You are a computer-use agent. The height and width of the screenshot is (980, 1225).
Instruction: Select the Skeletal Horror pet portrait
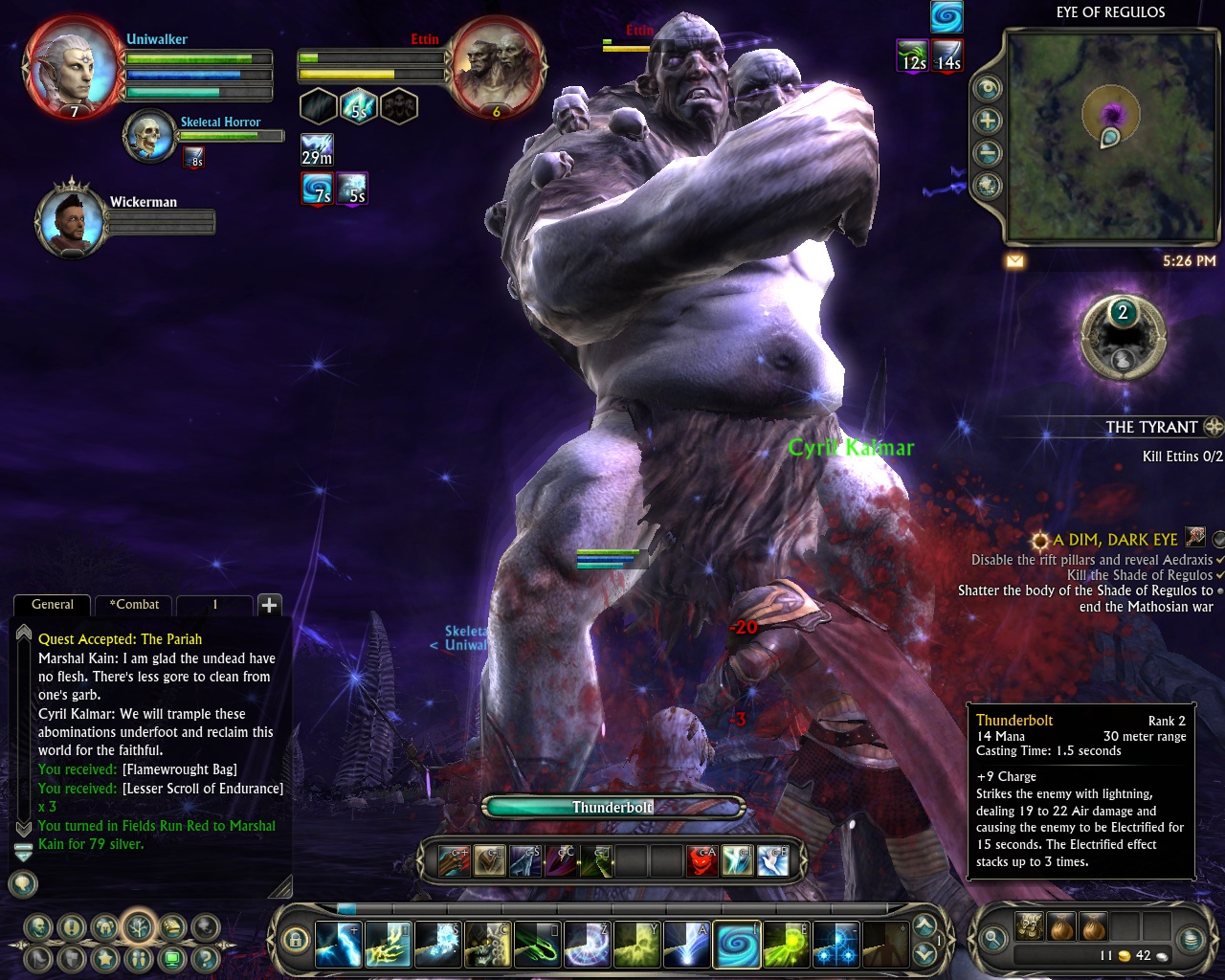(149, 136)
